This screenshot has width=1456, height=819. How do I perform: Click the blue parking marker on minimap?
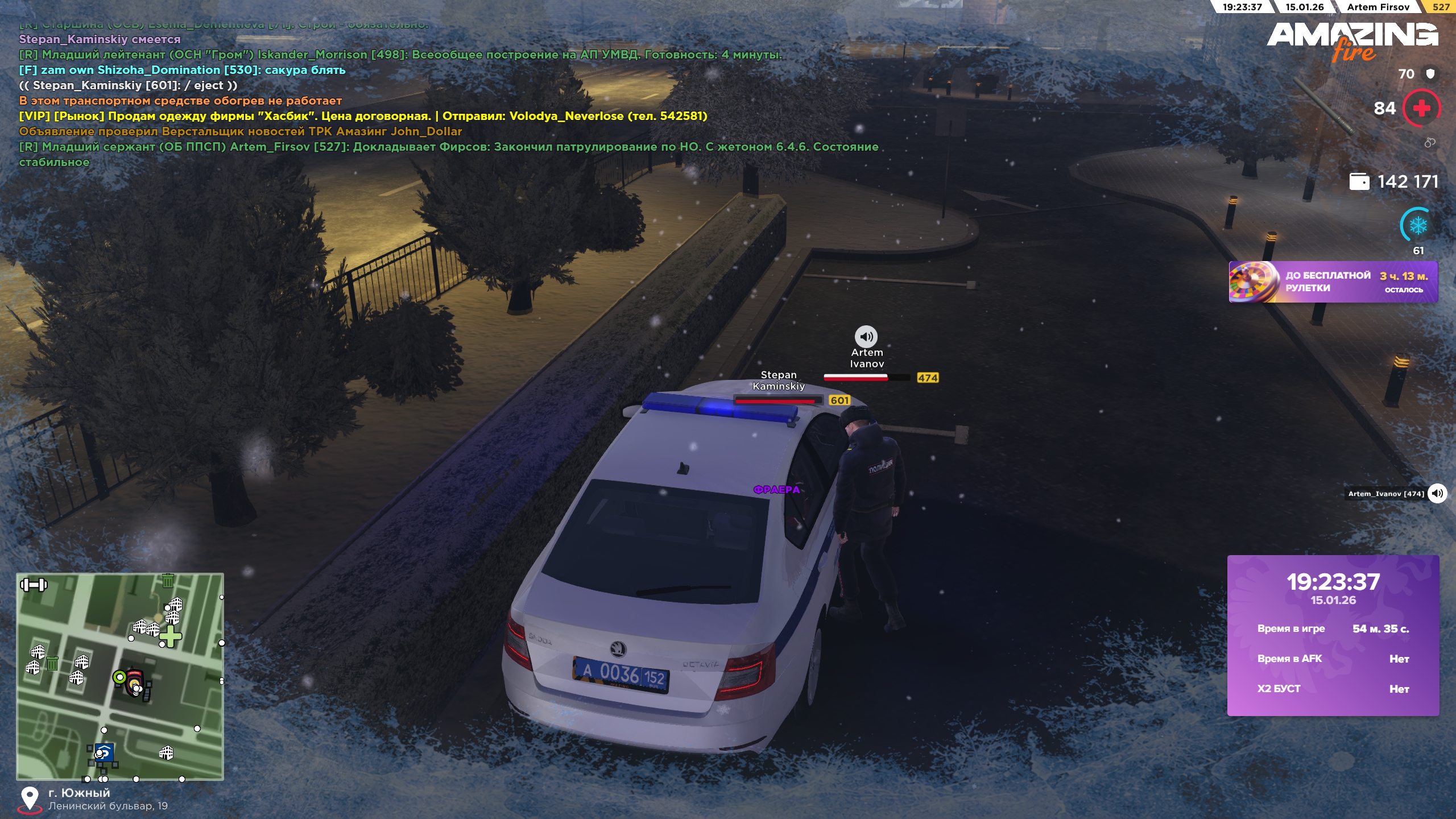point(104,752)
